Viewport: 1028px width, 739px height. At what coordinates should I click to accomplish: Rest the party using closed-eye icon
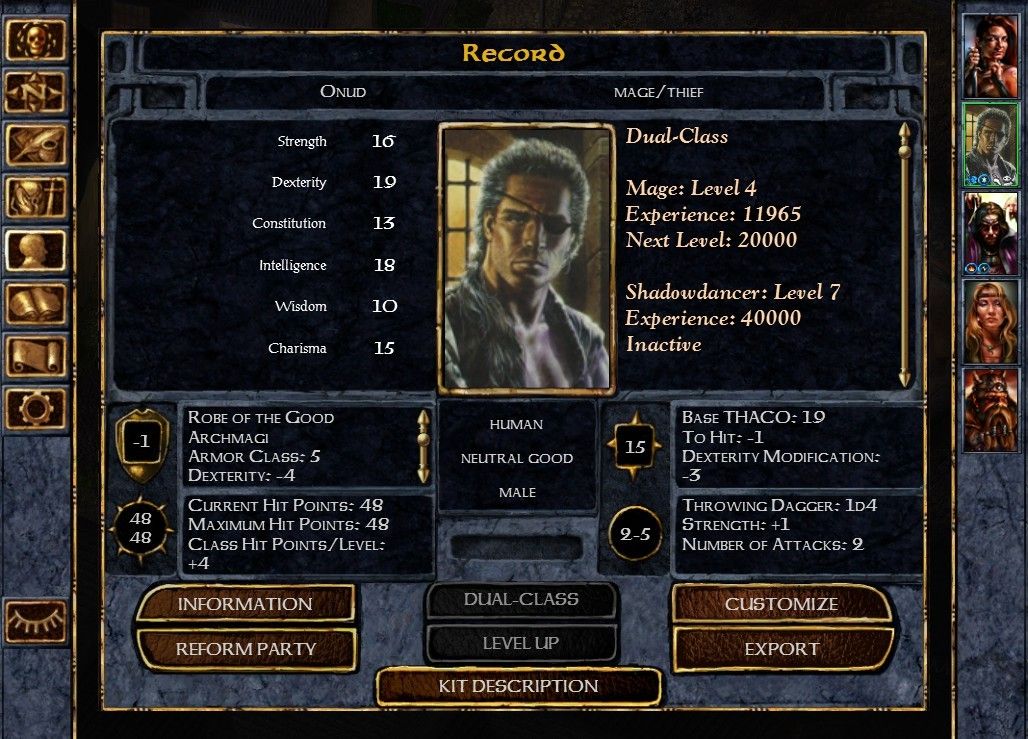pyautogui.click(x=36, y=622)
